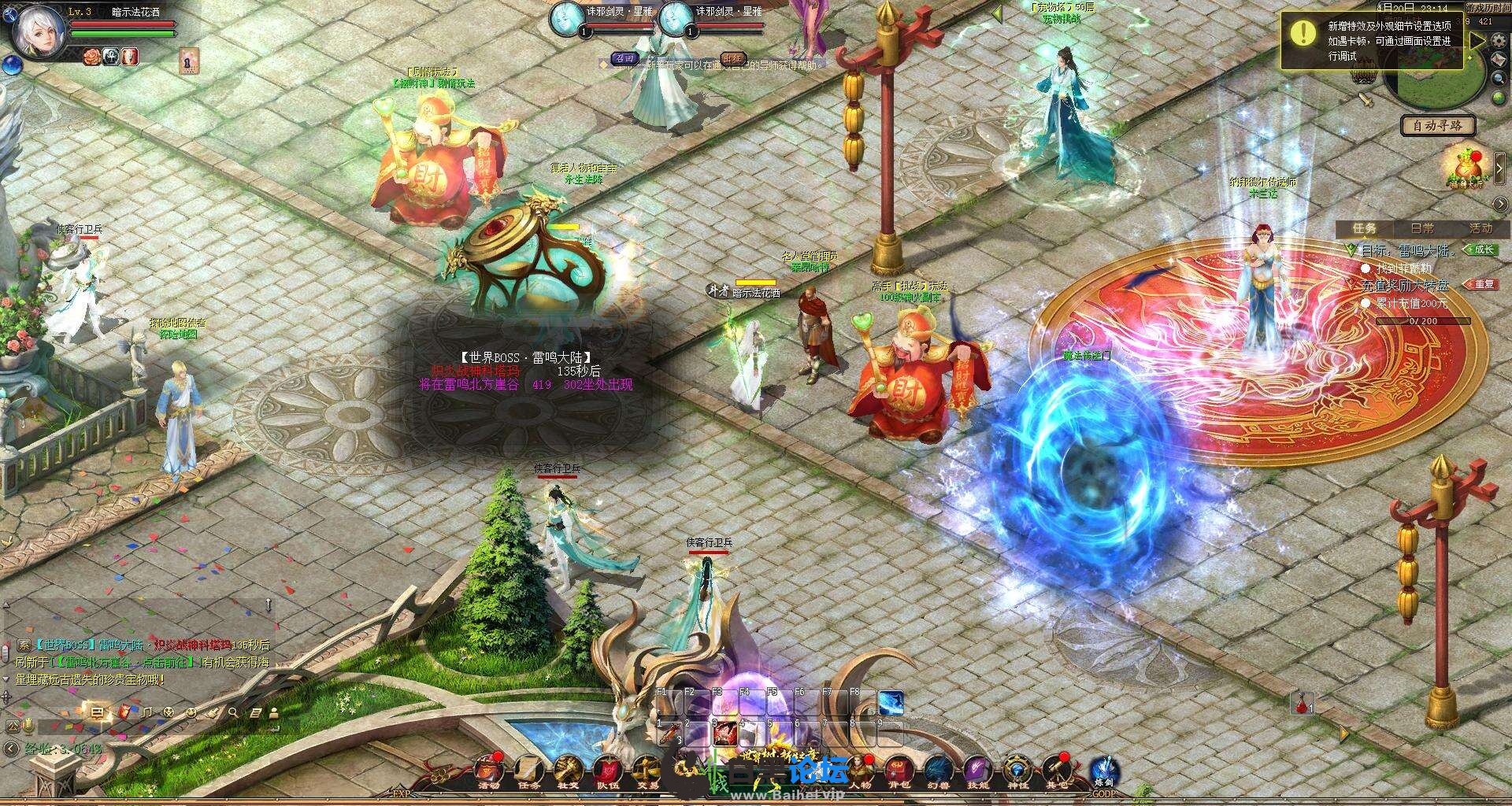This screenshot has height=806, width=1512.
Task: Open the mail envelope icon near minimap
Action: [x=1499, y=58]
